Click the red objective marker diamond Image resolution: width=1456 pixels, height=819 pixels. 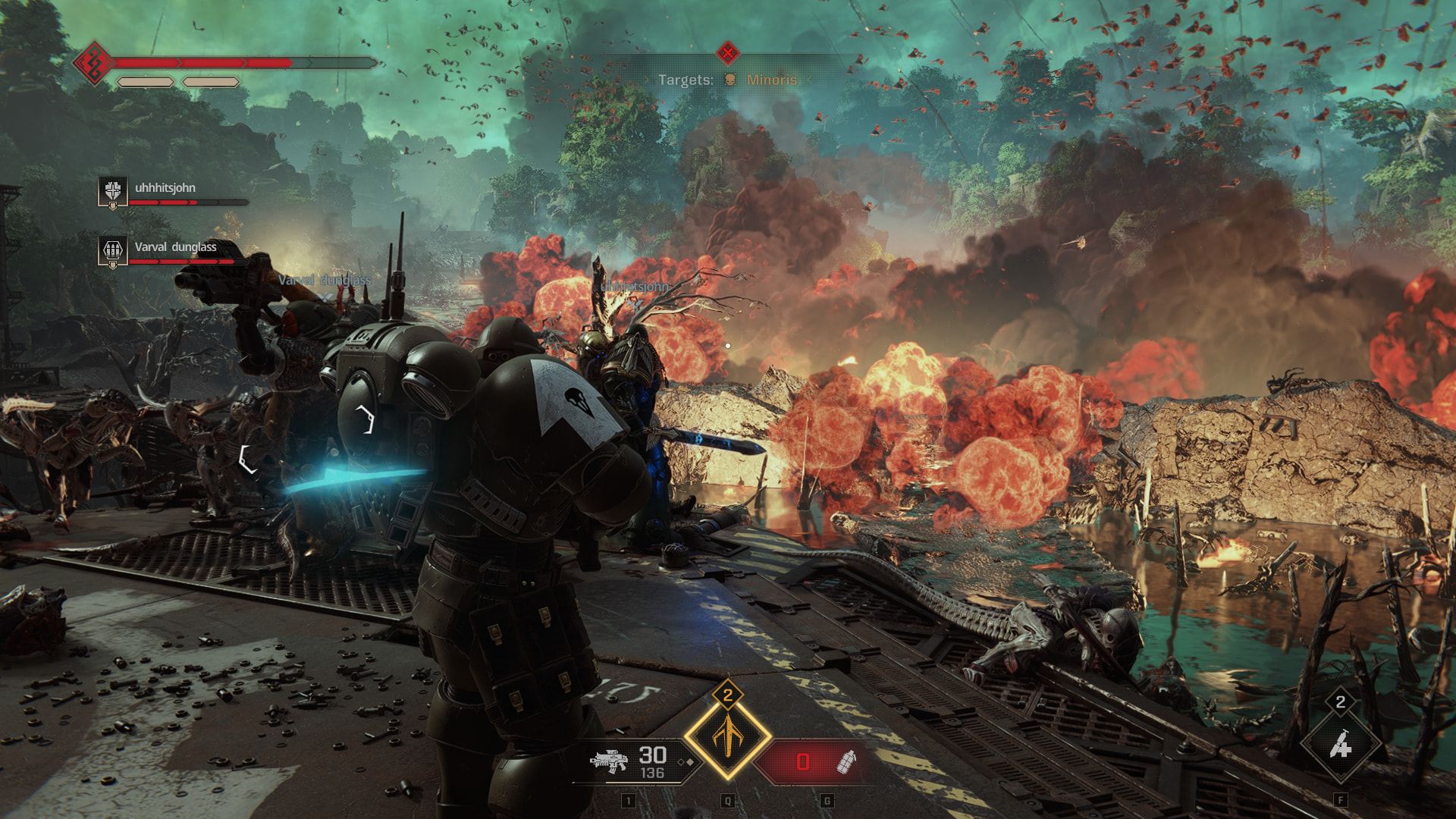(x=728, y=52)
